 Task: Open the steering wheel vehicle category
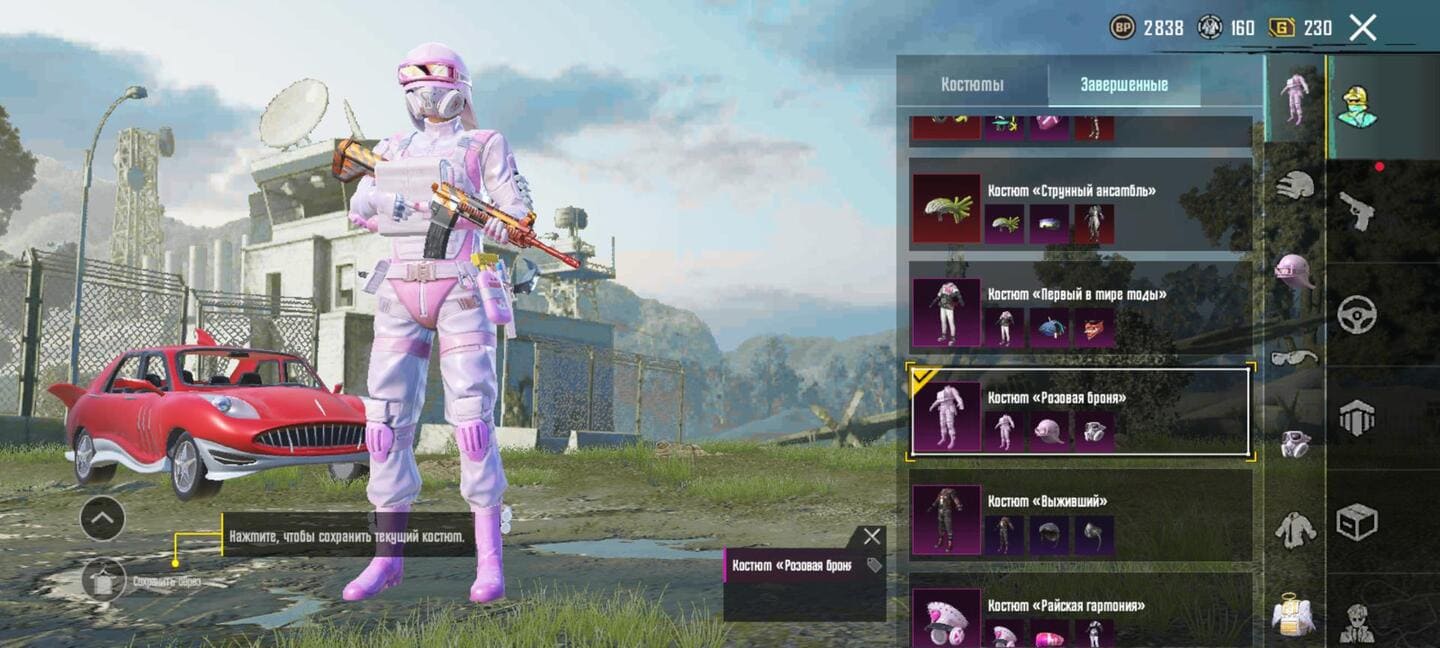[x=1357, y=315]
